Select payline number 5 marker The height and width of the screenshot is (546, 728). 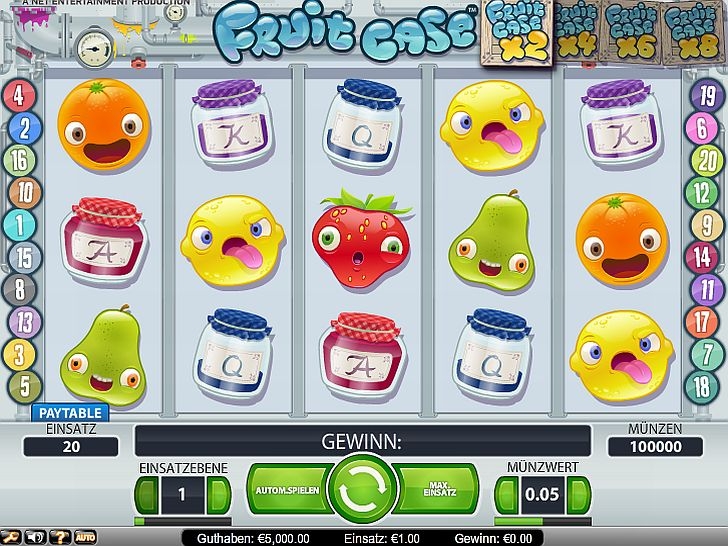pos(20,385)
